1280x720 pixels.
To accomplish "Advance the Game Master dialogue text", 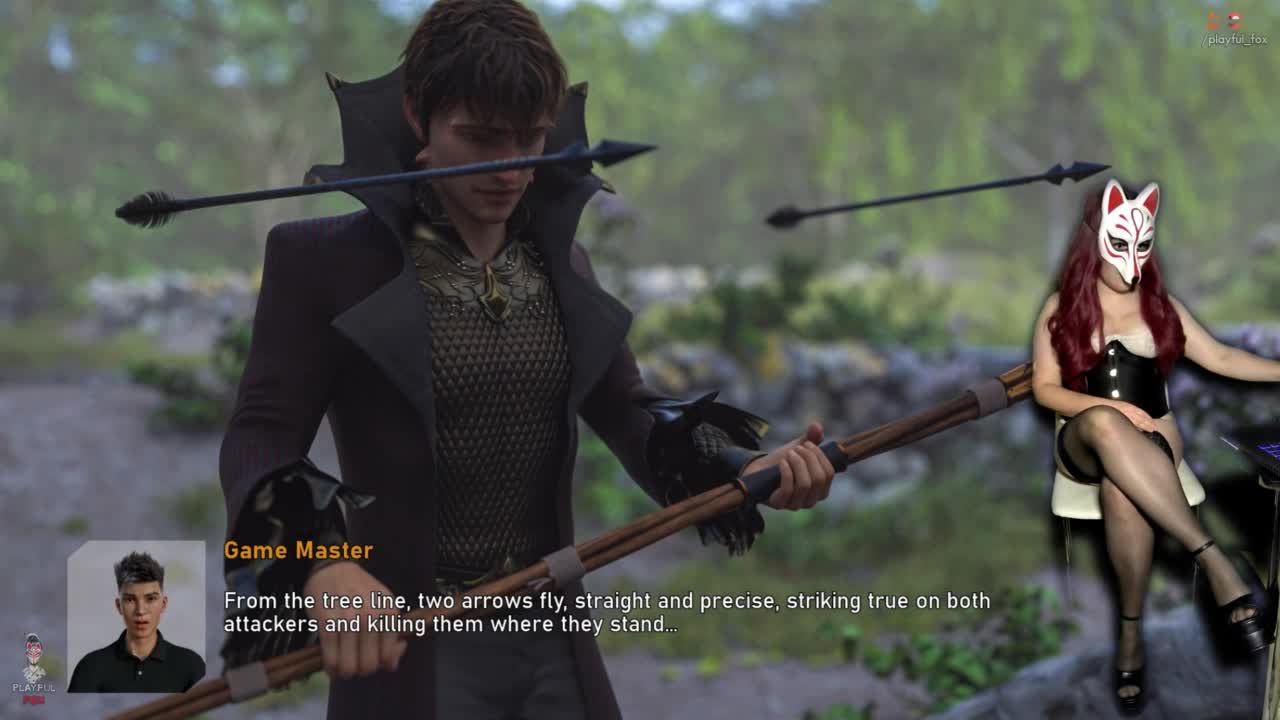I will coord(606,612).
